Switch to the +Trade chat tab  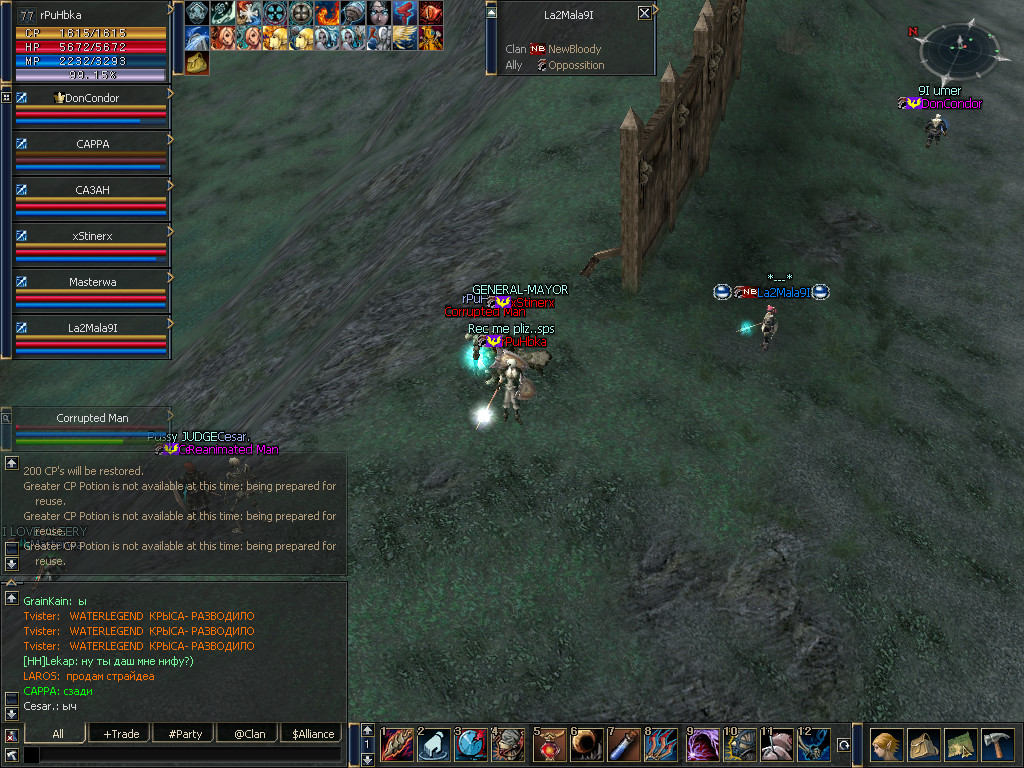tap(120, 734)
